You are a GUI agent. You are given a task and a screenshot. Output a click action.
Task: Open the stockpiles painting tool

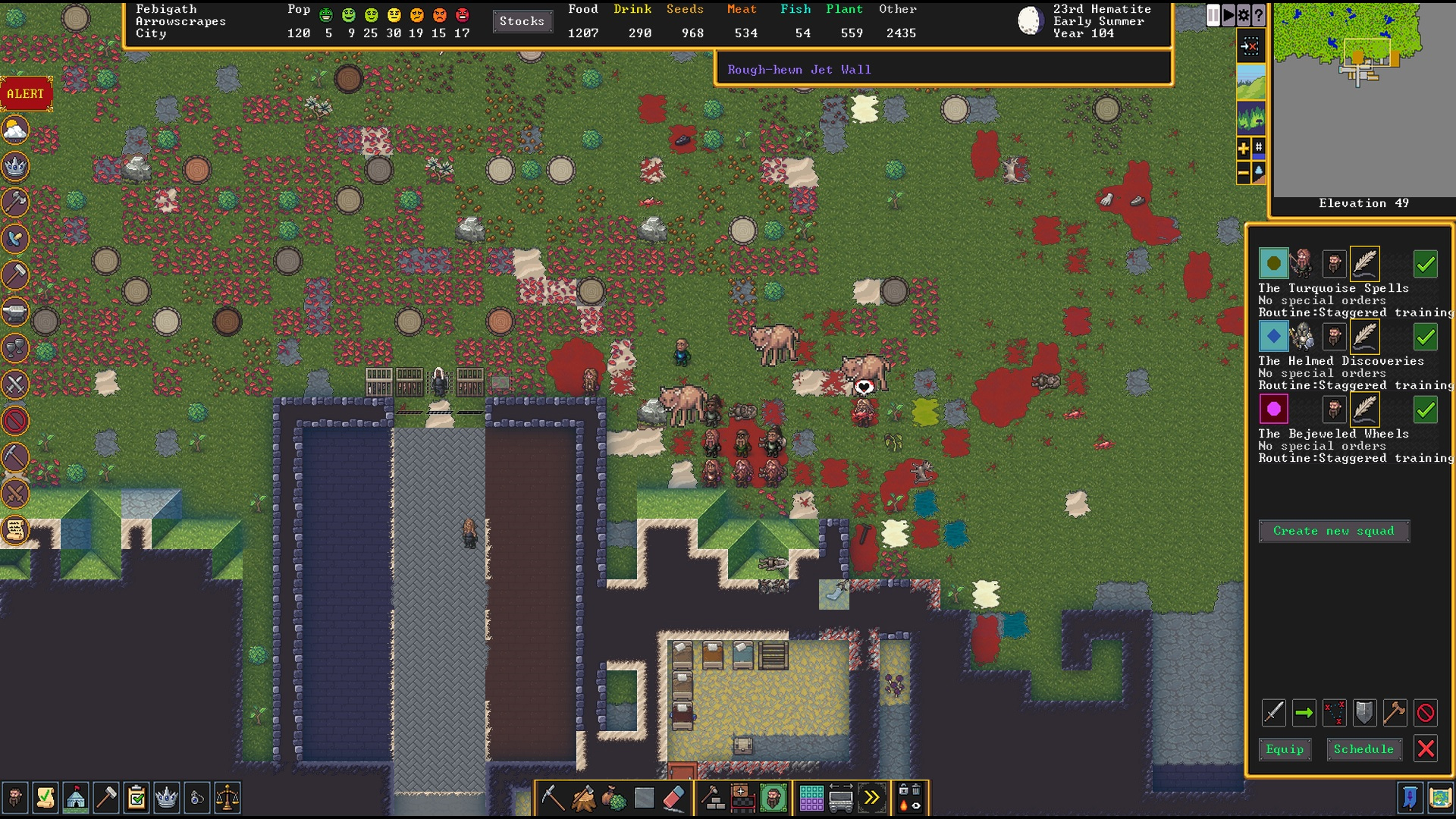coord(811,798)
